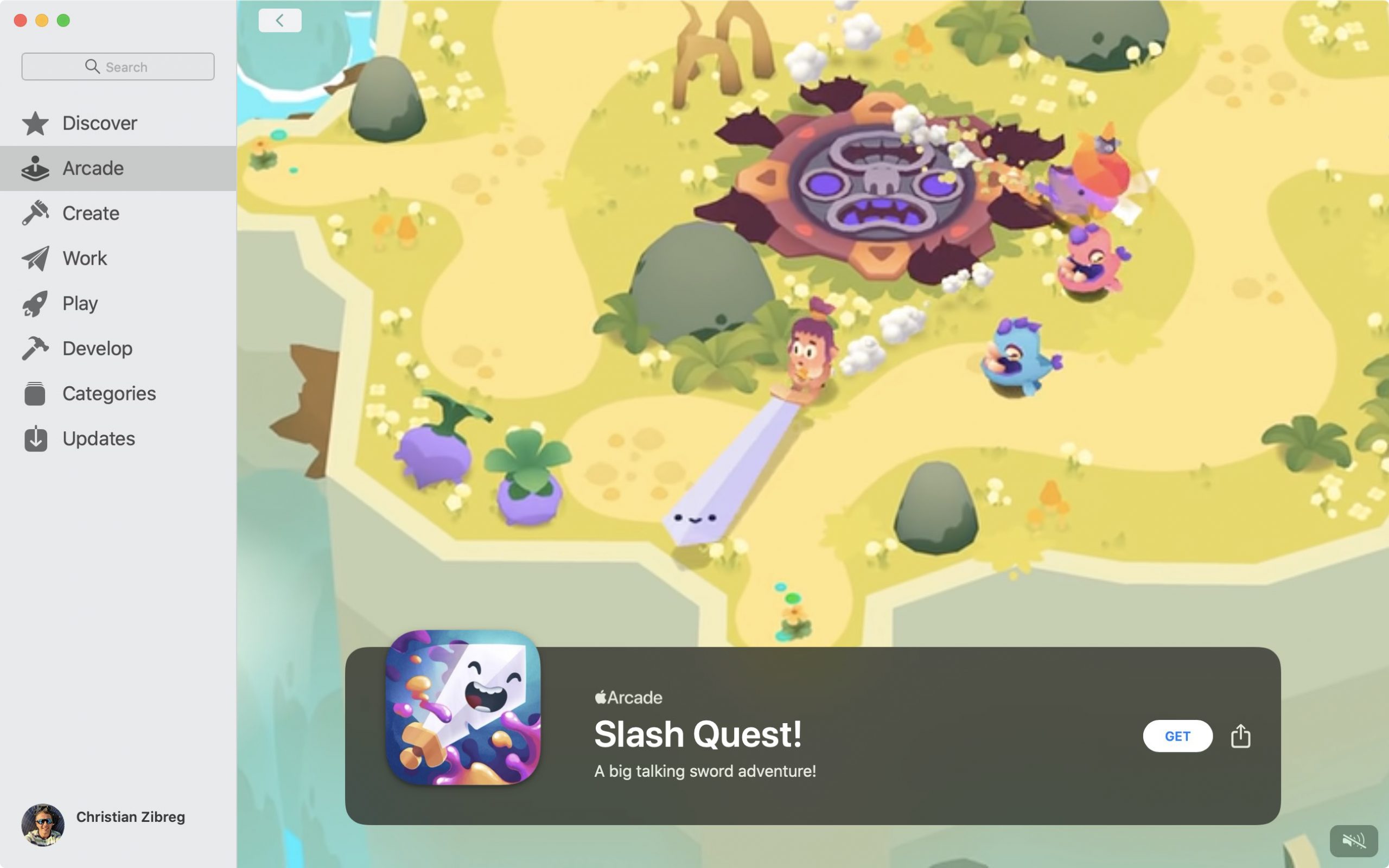The height and width of the screenshot is (868, 1389).
Task: Check the Updates section
Action: point(99,438)
